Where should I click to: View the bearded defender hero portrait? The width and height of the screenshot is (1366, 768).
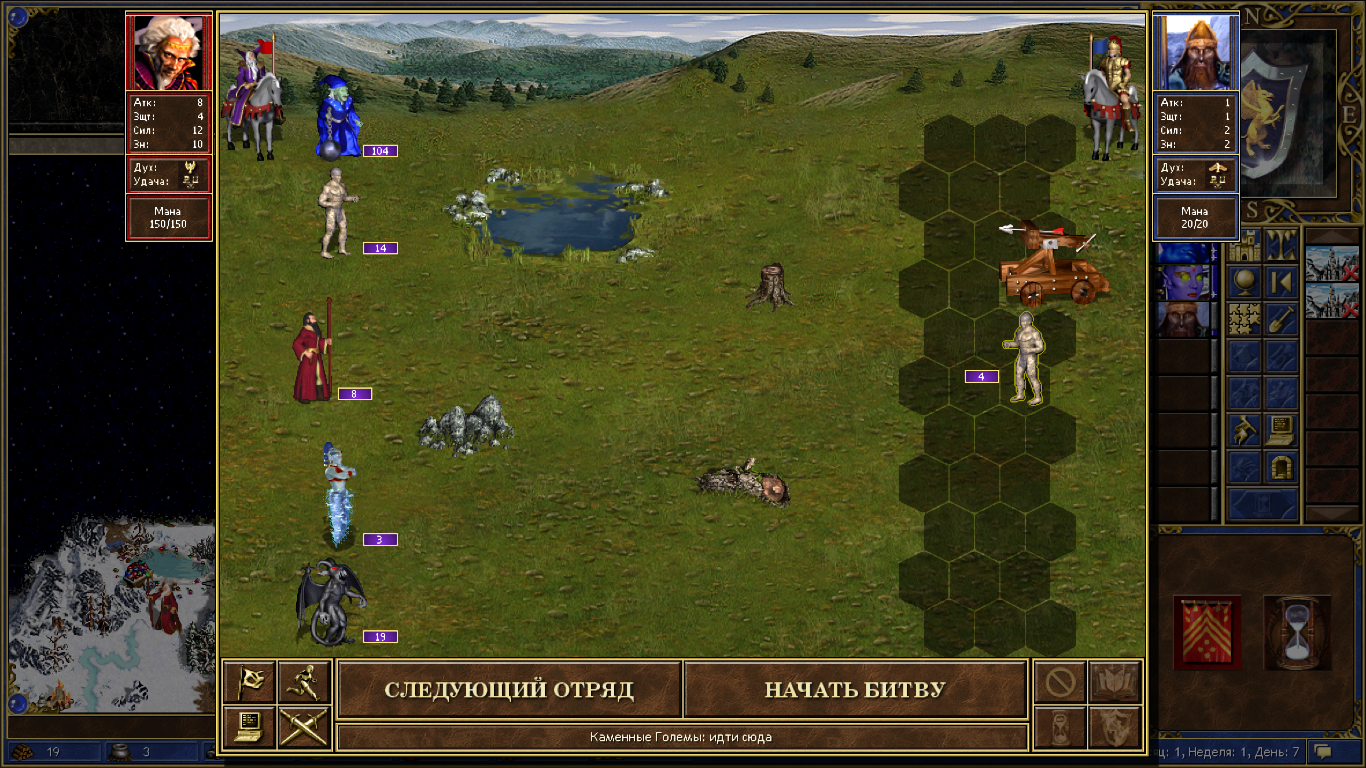1195,52
